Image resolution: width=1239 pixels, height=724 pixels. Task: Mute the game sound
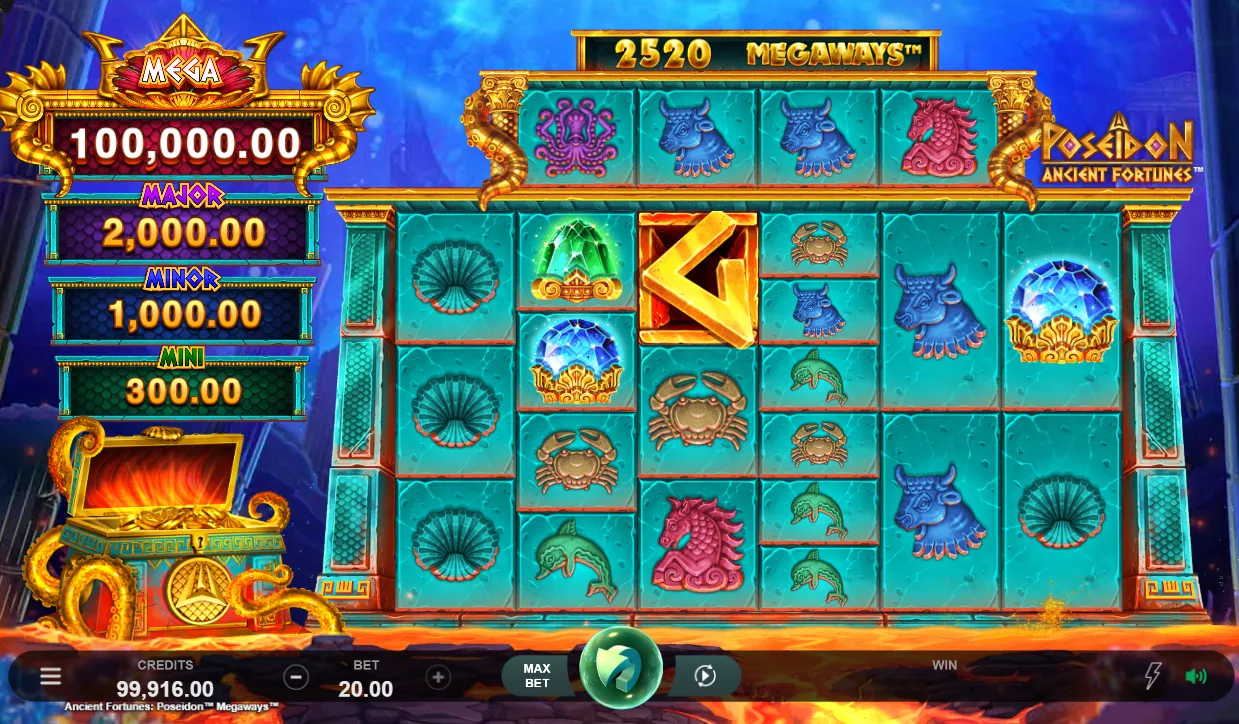[x=1195, y=676]
